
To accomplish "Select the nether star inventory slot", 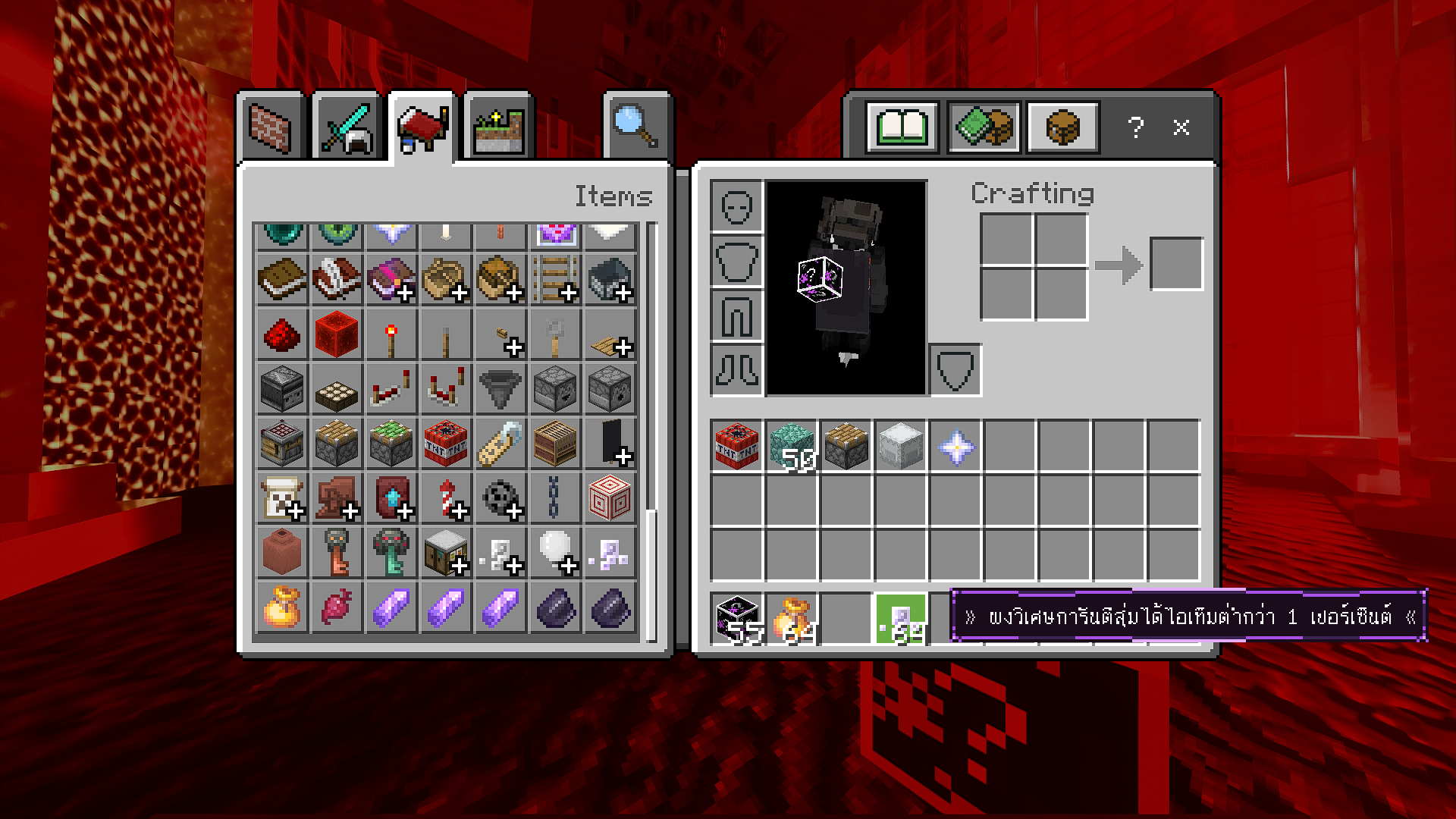I will pos(955,446).
